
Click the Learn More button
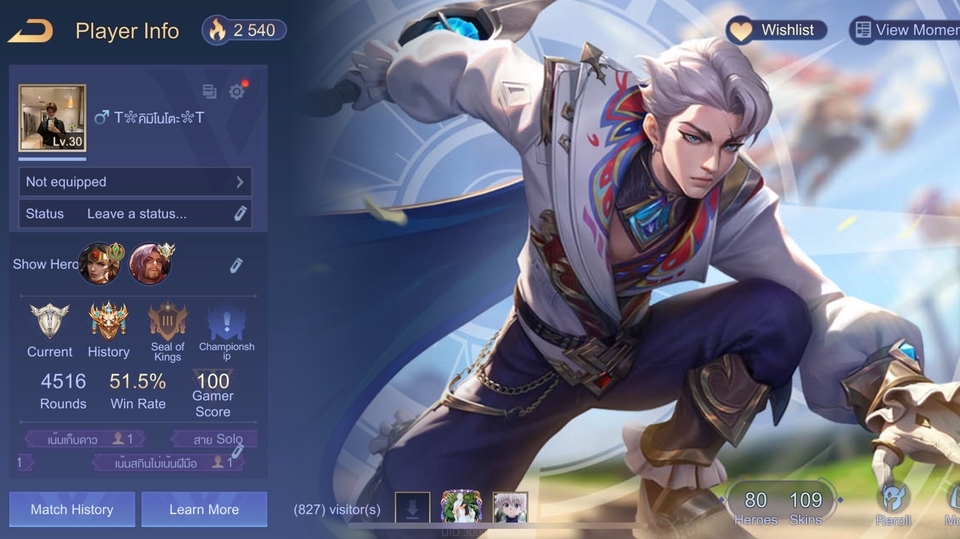point(204,509)
